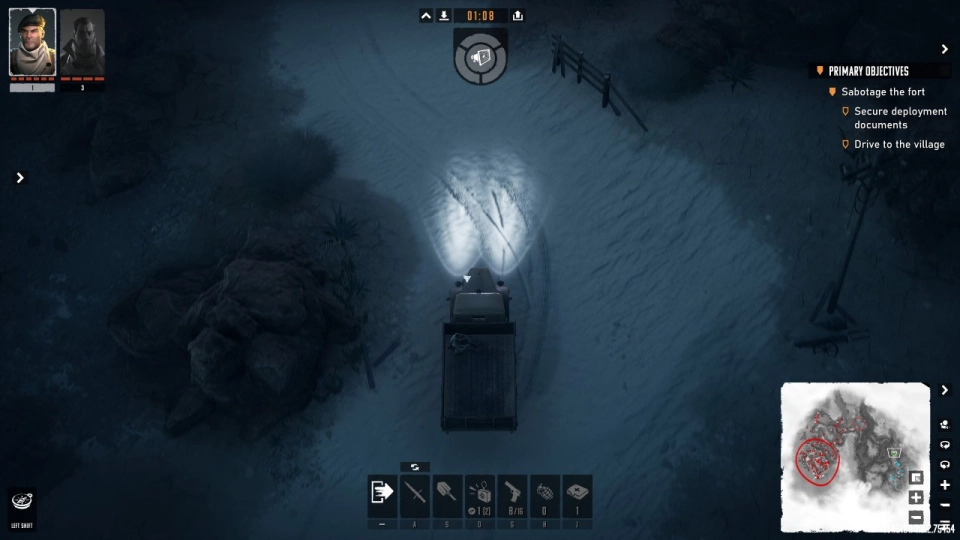Activate the exit vehicle action slot
The width and height of the screenshot is (960, 540).
[382, 494]
